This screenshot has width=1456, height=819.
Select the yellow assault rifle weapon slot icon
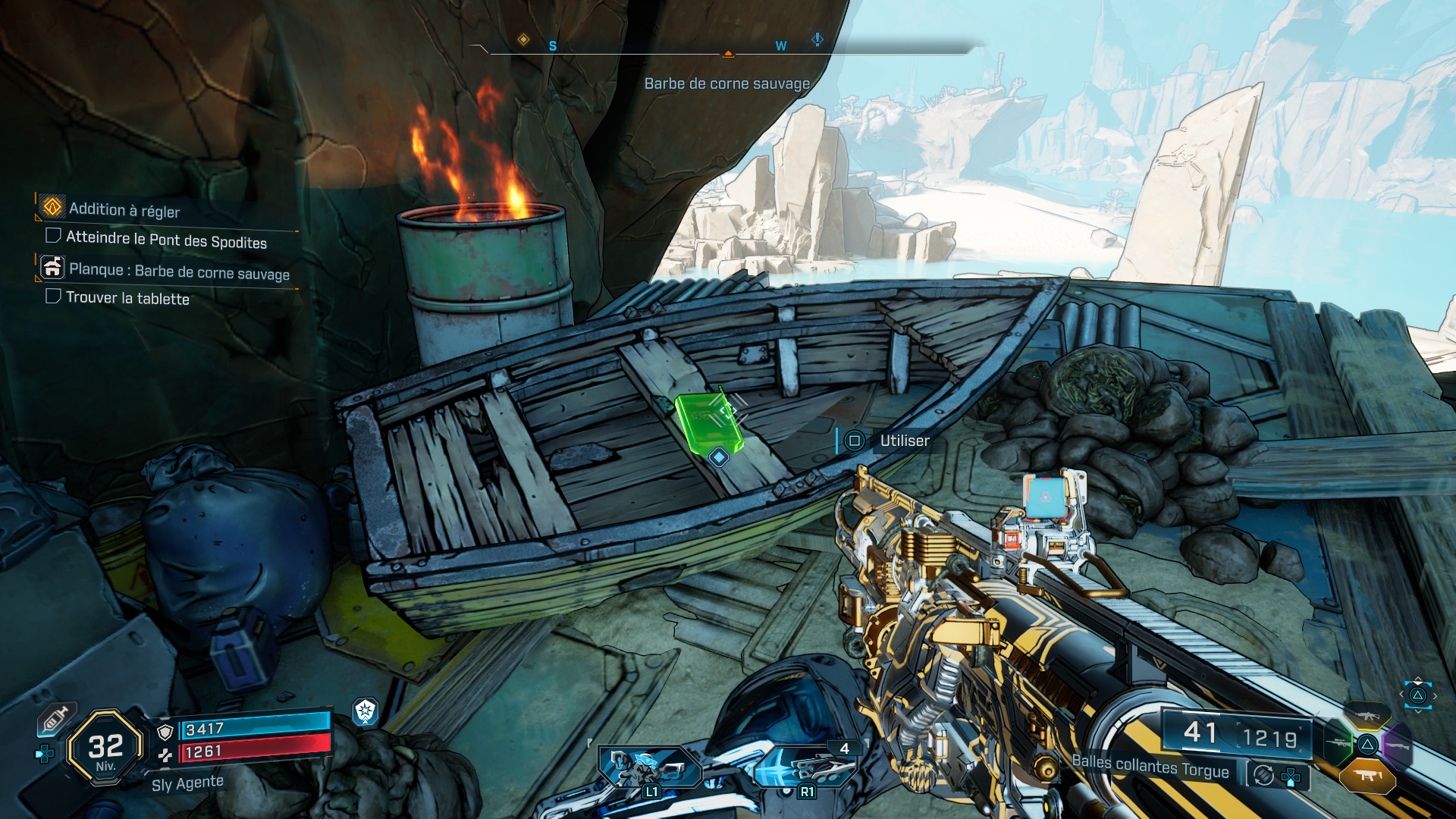point(1367,717)
